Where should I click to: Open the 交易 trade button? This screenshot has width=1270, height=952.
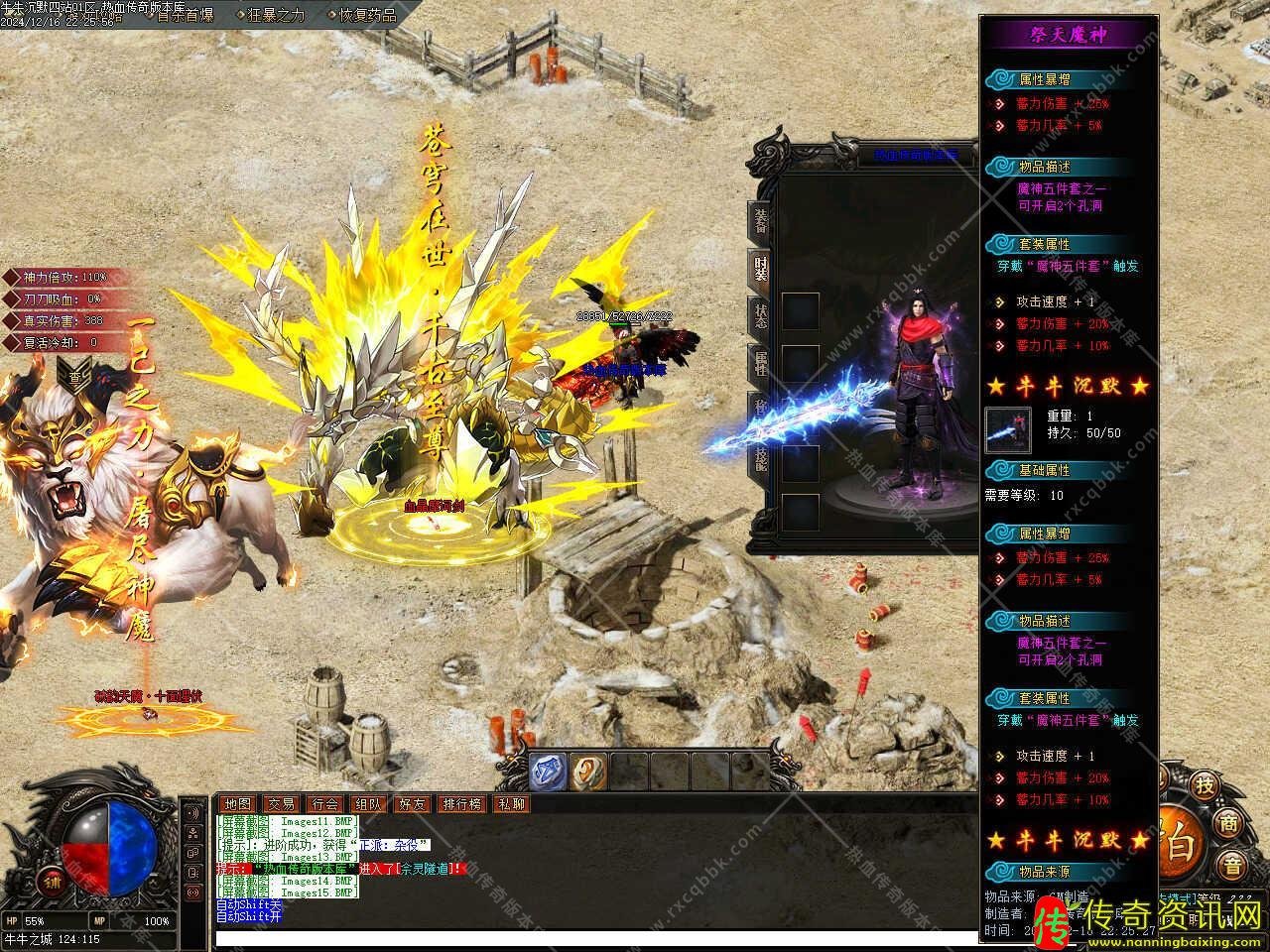282,804
